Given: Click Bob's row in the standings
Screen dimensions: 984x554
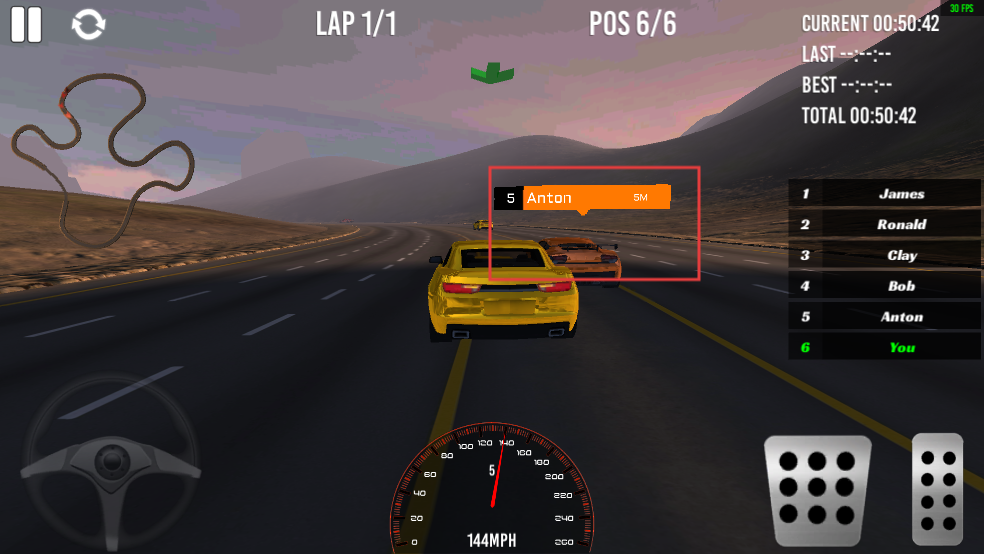Looking at the screenshot, I should tap(884, 286).
